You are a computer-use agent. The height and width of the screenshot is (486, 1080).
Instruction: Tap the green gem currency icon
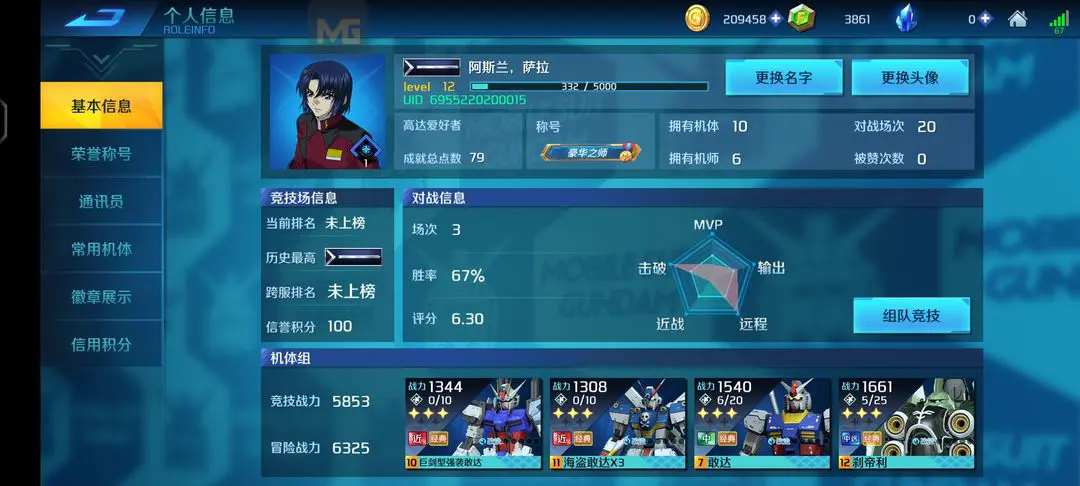click(801, 18)
